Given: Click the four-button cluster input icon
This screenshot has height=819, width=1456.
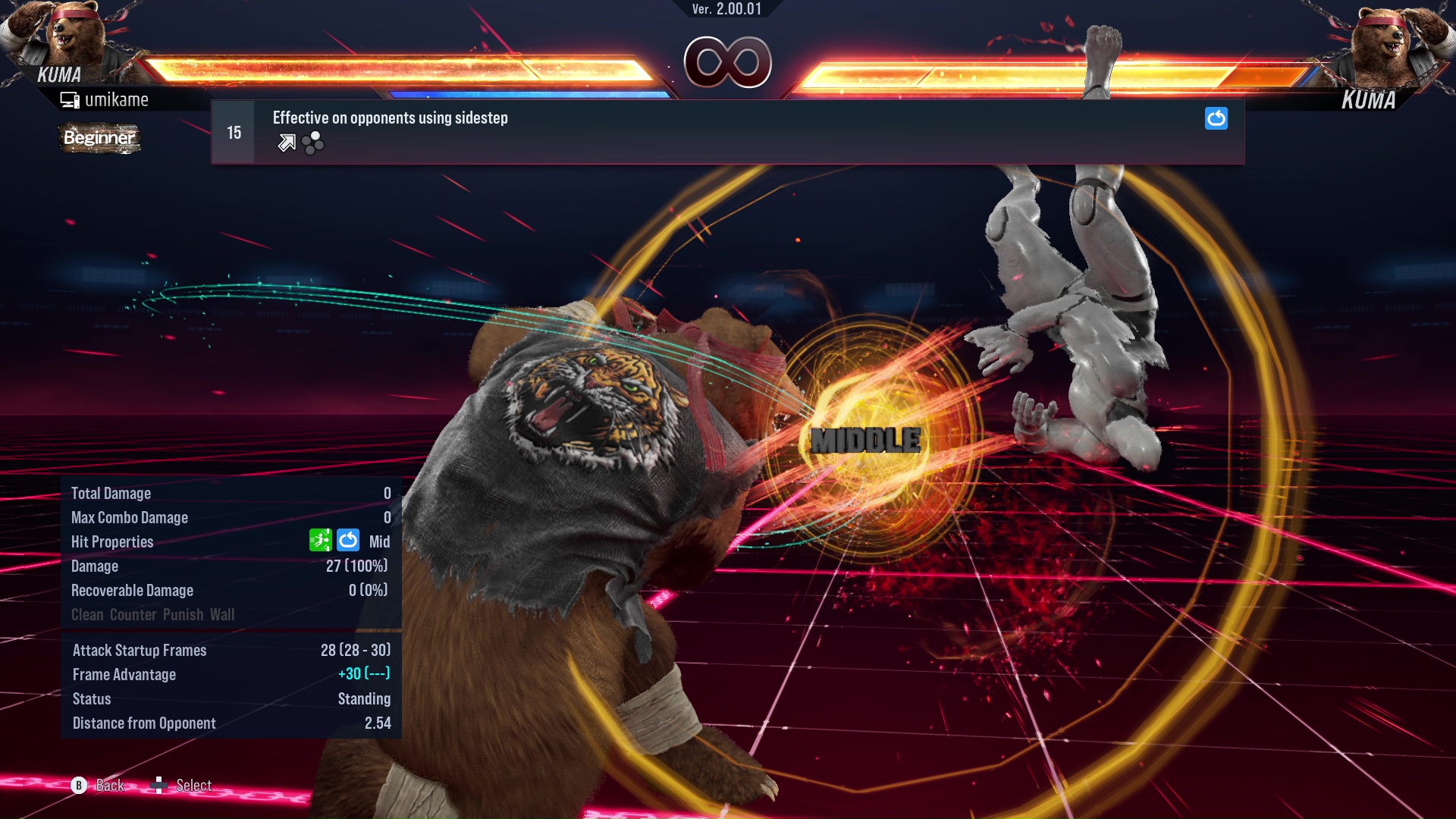Looking at the screenshot, I should point(312,143).
